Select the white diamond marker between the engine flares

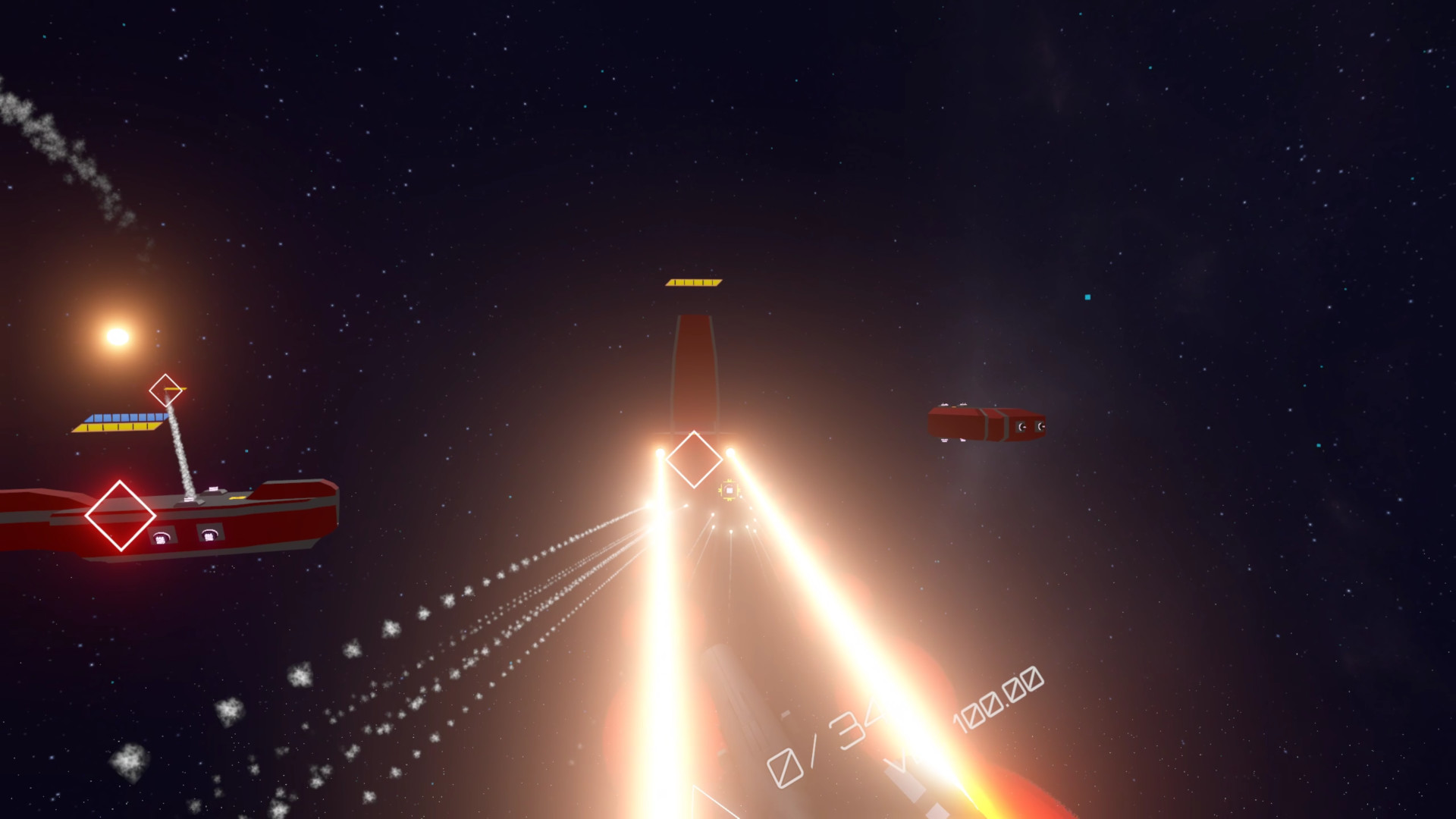(x=693, y=460)
